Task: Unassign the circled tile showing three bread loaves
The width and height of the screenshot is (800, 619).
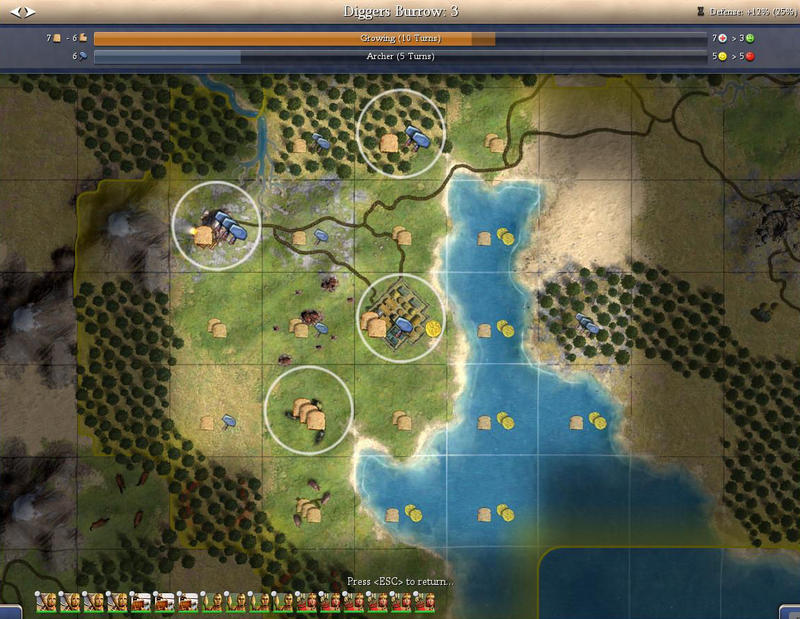Action: [x=308, y=411]
